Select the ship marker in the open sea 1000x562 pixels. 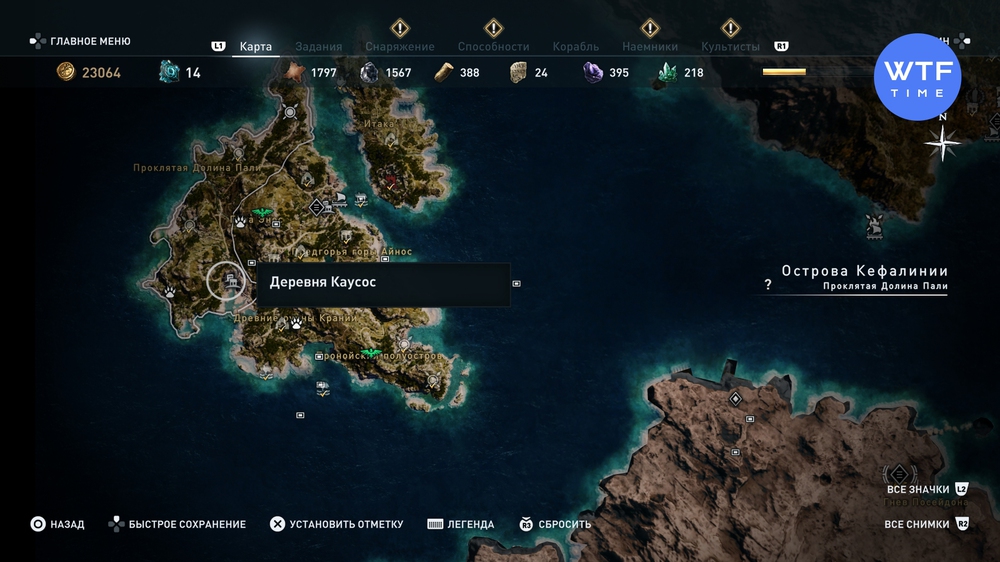[875, 224]
